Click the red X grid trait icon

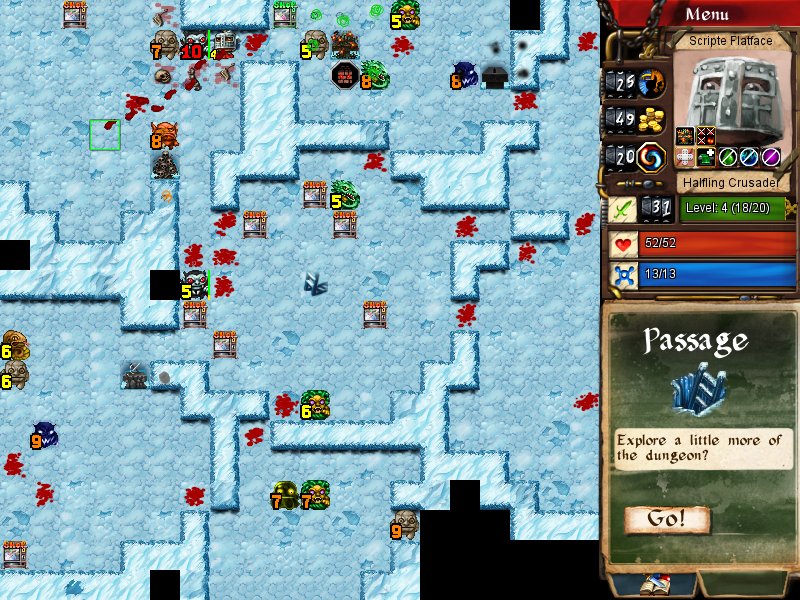706,136
